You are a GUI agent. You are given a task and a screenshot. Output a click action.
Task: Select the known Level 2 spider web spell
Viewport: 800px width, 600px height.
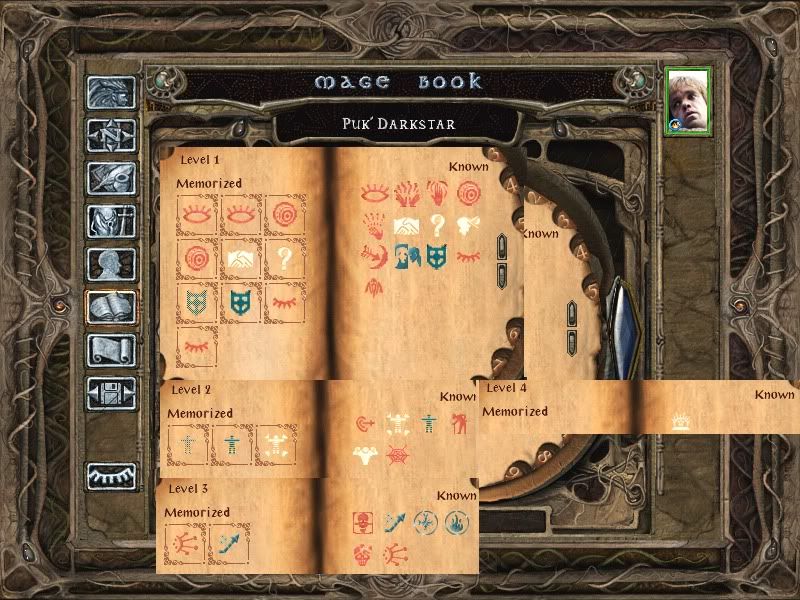click(x=400, y=455)
